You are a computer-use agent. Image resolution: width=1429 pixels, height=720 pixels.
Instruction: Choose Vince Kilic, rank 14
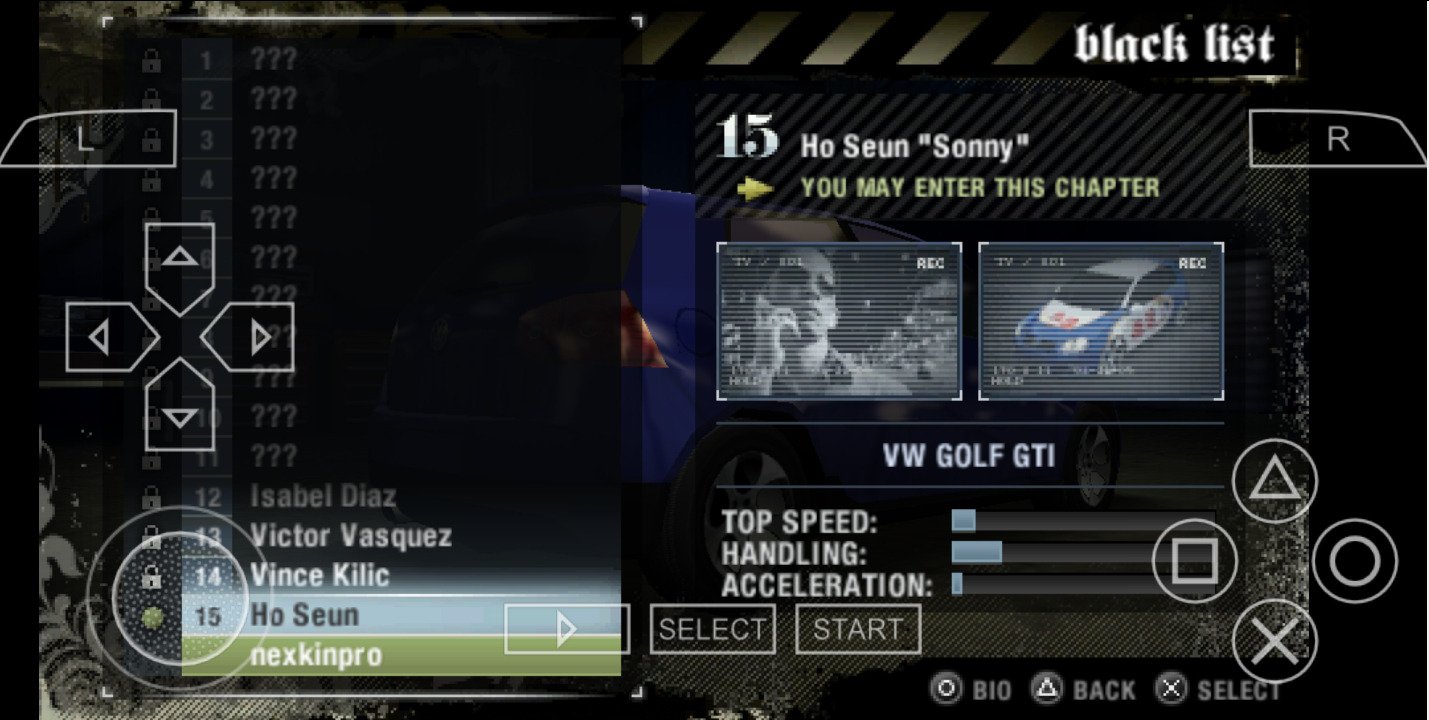pos(320,576)
